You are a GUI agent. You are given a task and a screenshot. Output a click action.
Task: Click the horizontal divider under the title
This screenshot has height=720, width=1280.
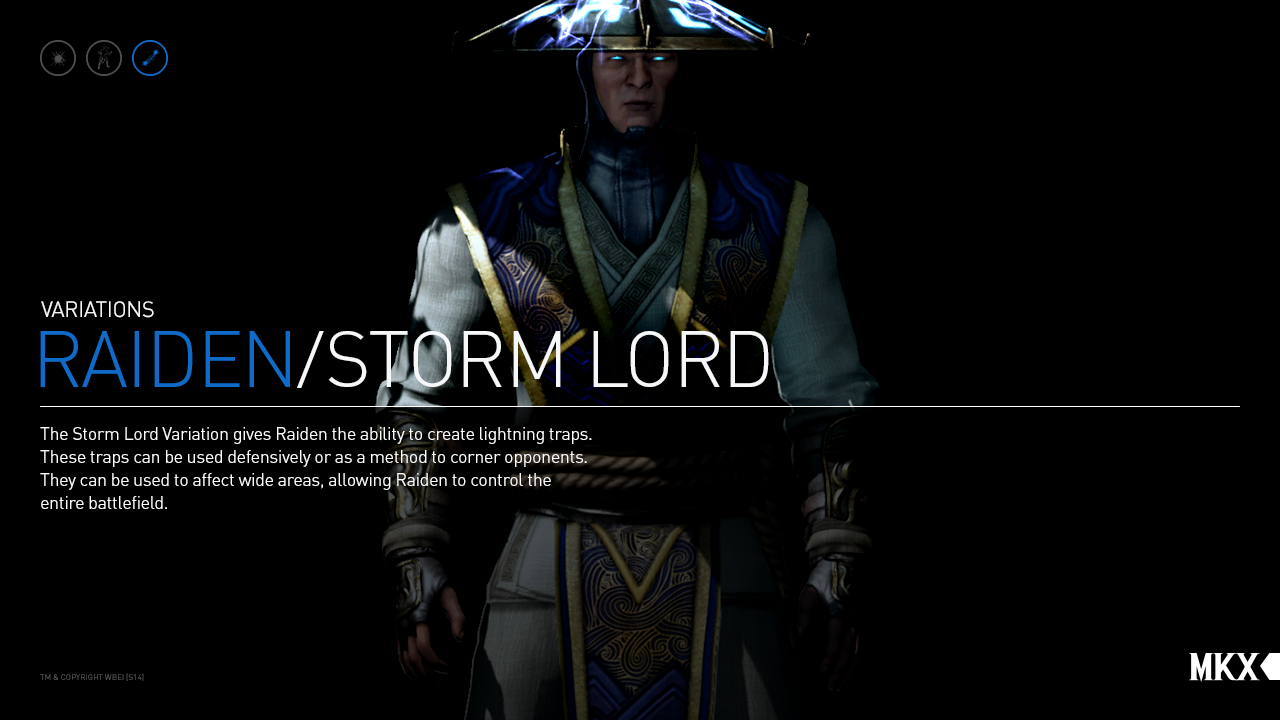tap(640, 407)
